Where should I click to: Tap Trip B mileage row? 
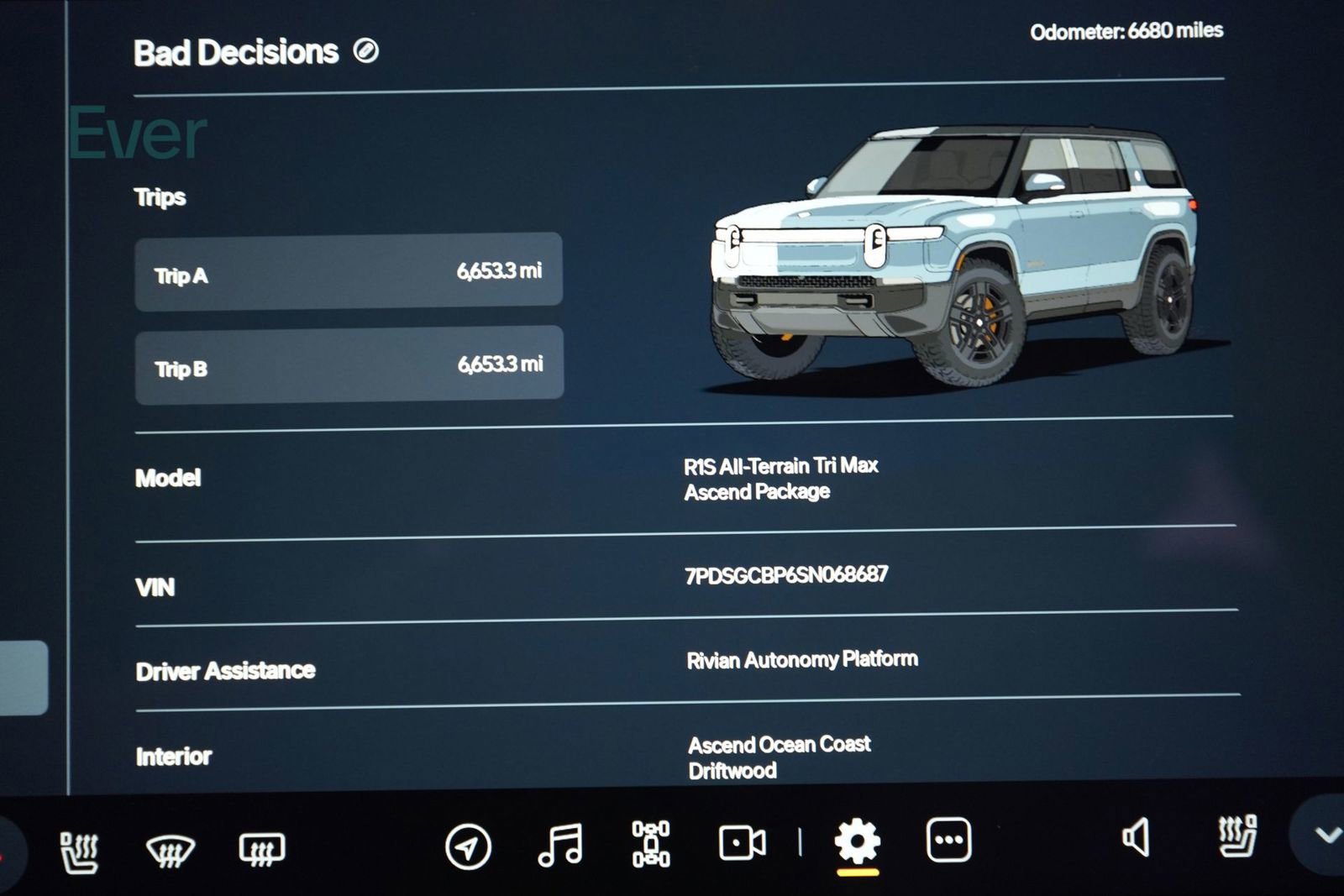click(x=349, y=366)
